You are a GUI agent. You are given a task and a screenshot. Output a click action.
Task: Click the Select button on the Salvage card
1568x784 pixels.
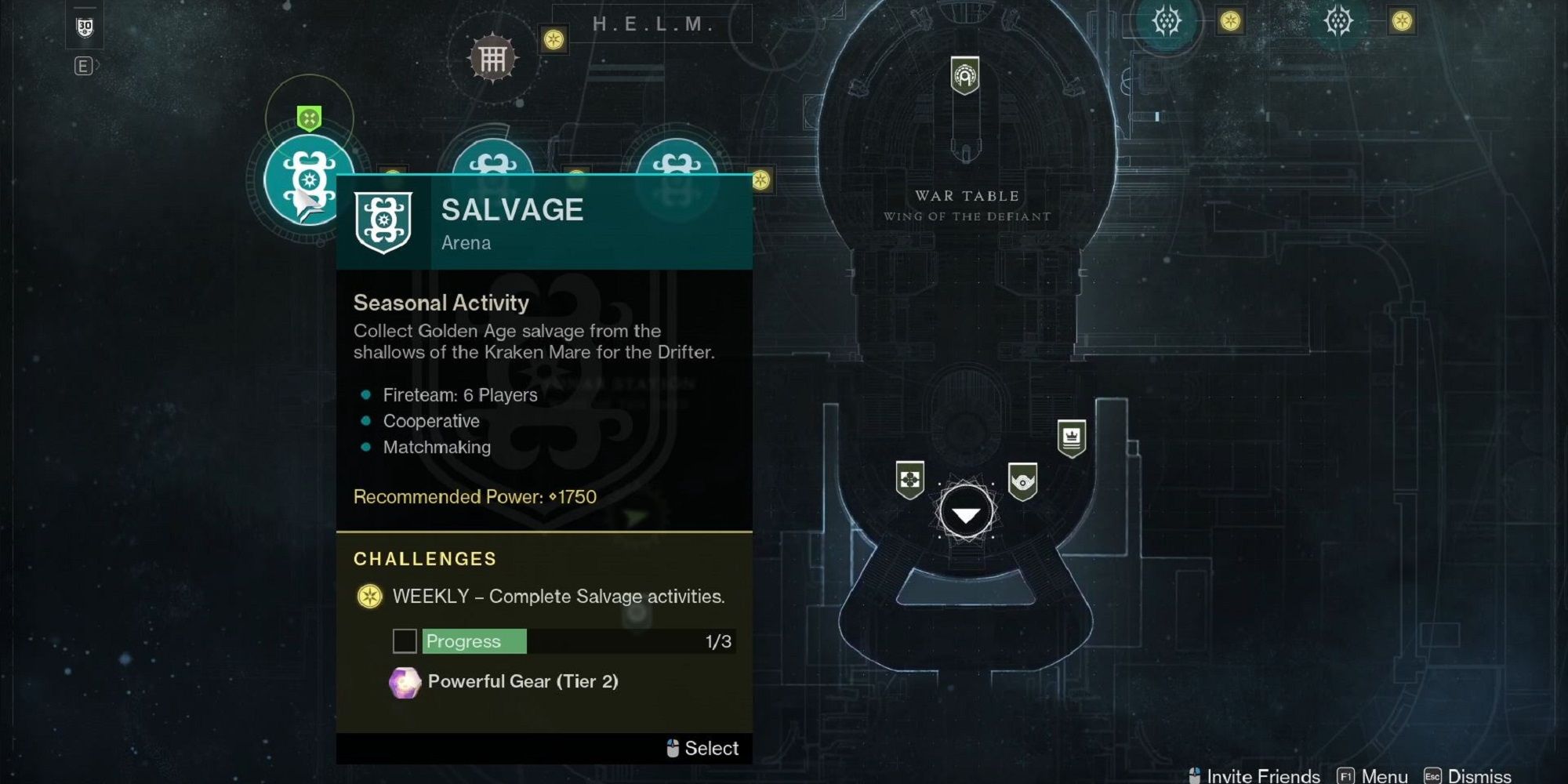(x=702, y=748)
